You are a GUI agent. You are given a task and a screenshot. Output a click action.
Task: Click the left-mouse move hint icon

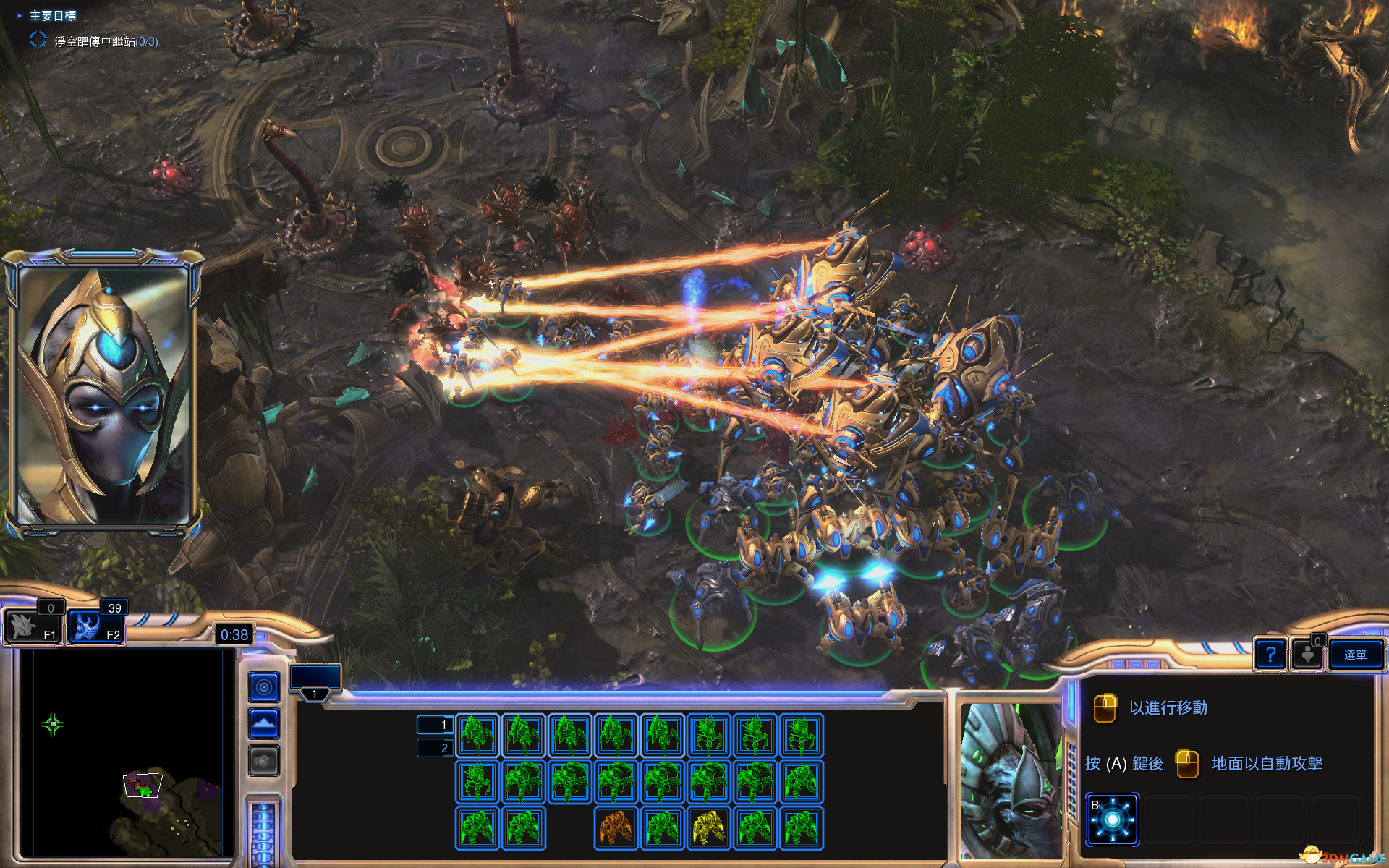click(1105, 707)
